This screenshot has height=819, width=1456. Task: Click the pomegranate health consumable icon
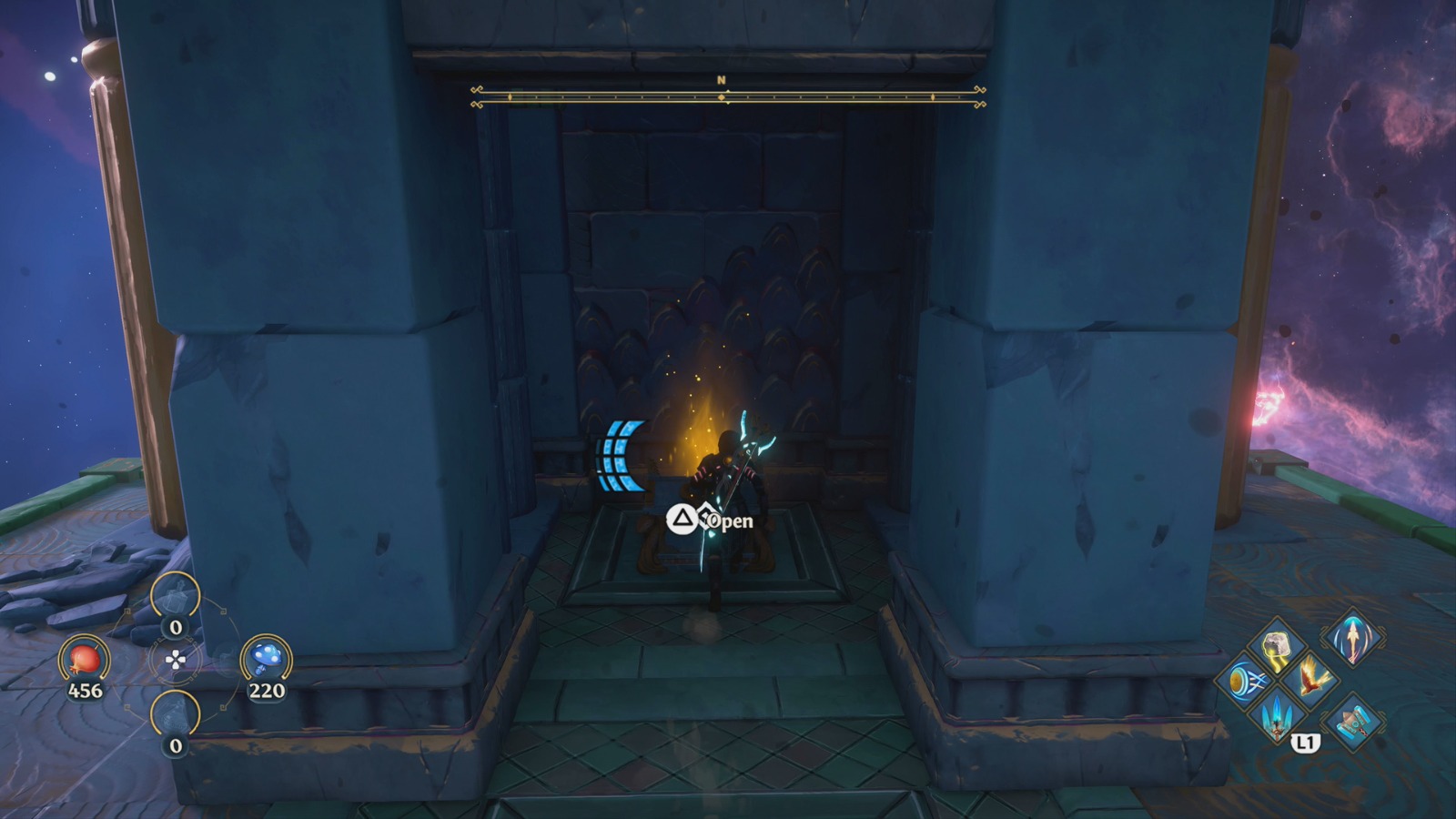[x=83, y=660]
